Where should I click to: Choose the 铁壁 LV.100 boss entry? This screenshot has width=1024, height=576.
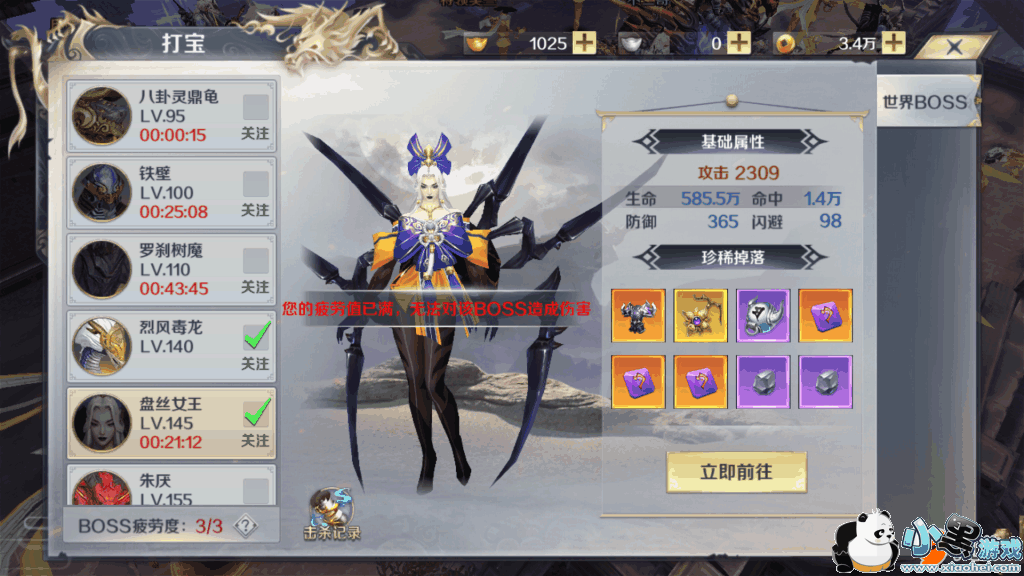coord(160,192)
